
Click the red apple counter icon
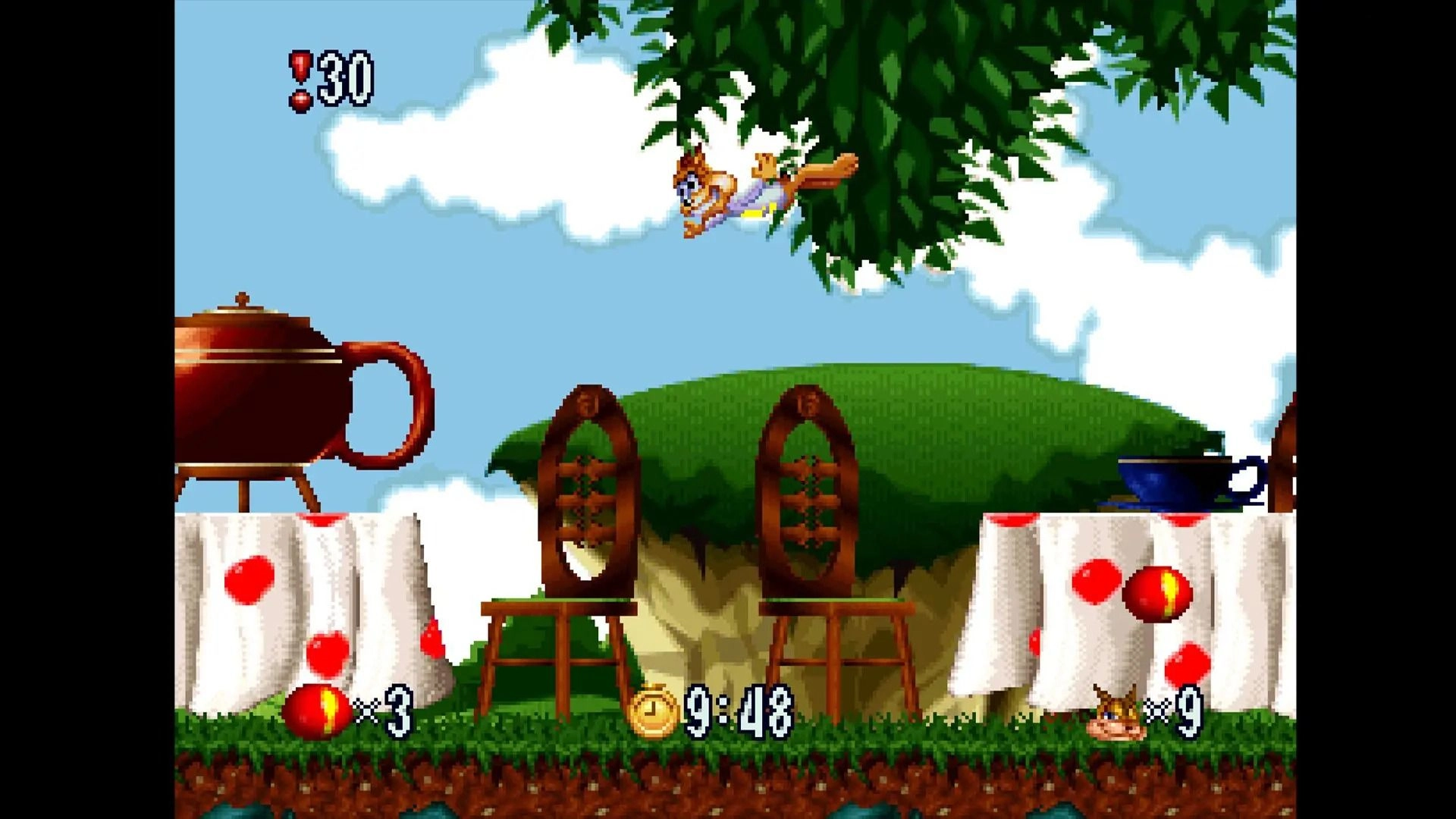click(318, 714)
